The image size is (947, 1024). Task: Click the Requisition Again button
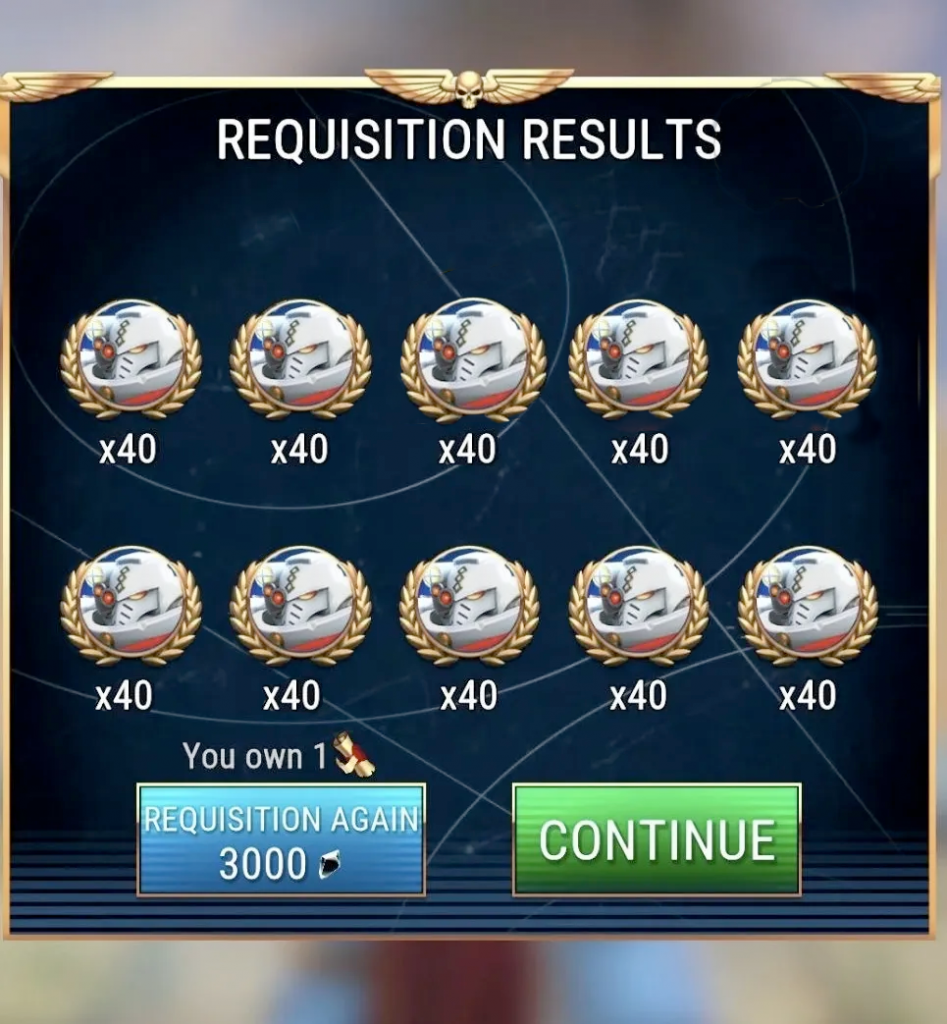click(x=281, y=840)
